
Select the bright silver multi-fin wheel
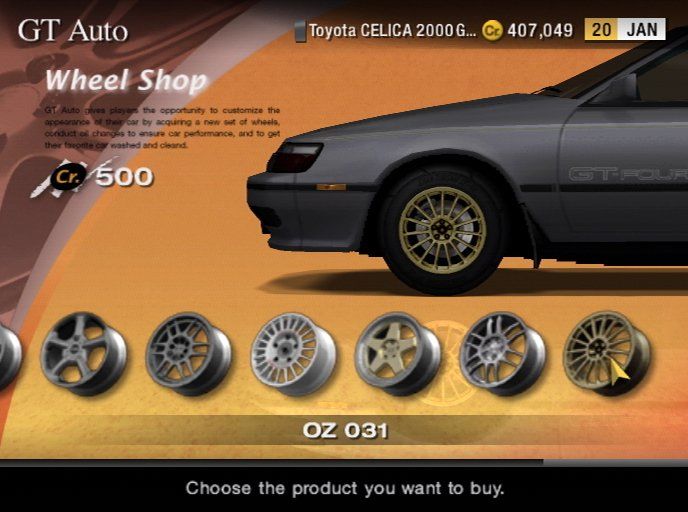293,353
